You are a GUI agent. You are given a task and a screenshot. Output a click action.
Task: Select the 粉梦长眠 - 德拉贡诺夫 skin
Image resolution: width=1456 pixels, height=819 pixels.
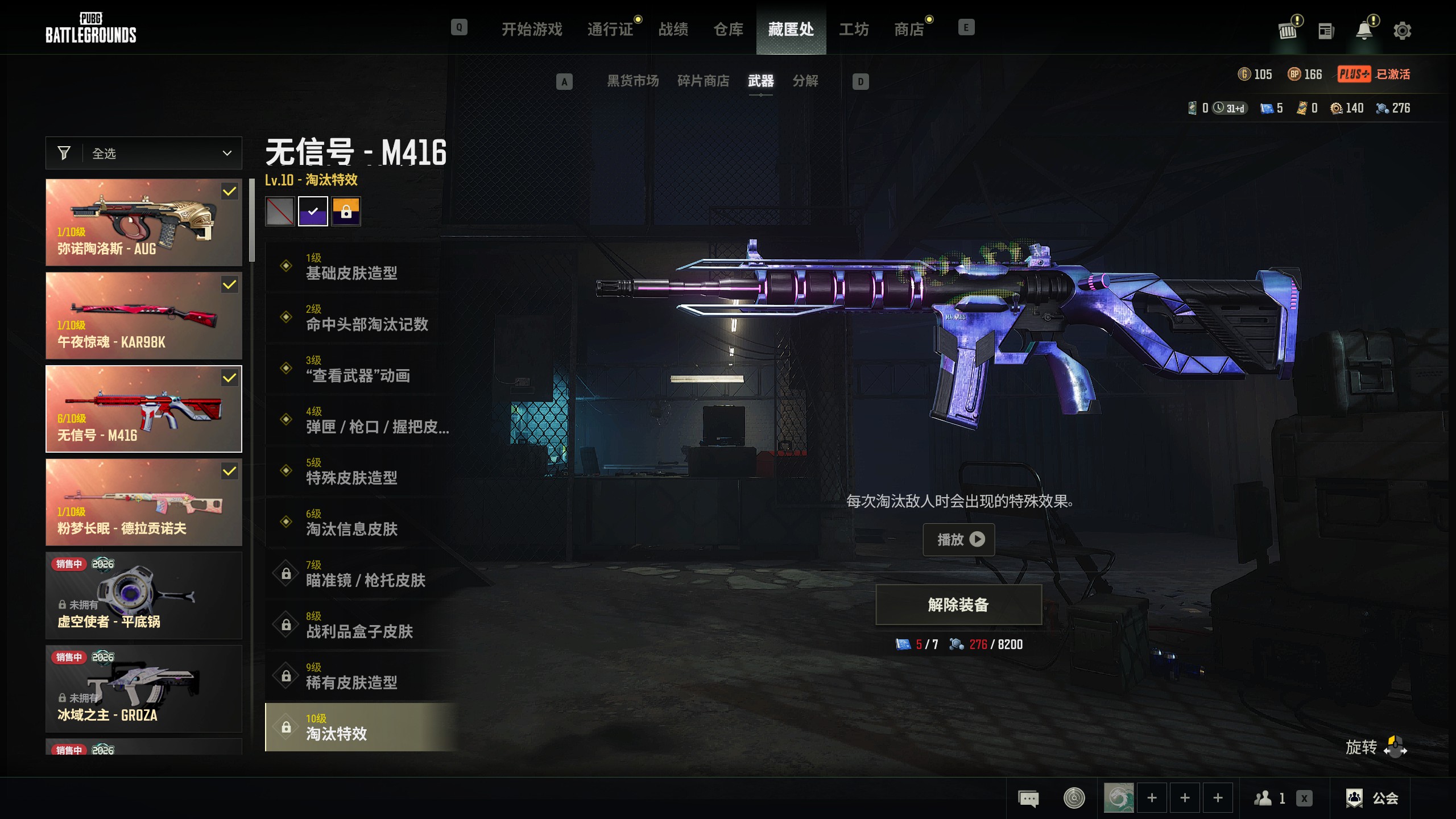[144, 502]
